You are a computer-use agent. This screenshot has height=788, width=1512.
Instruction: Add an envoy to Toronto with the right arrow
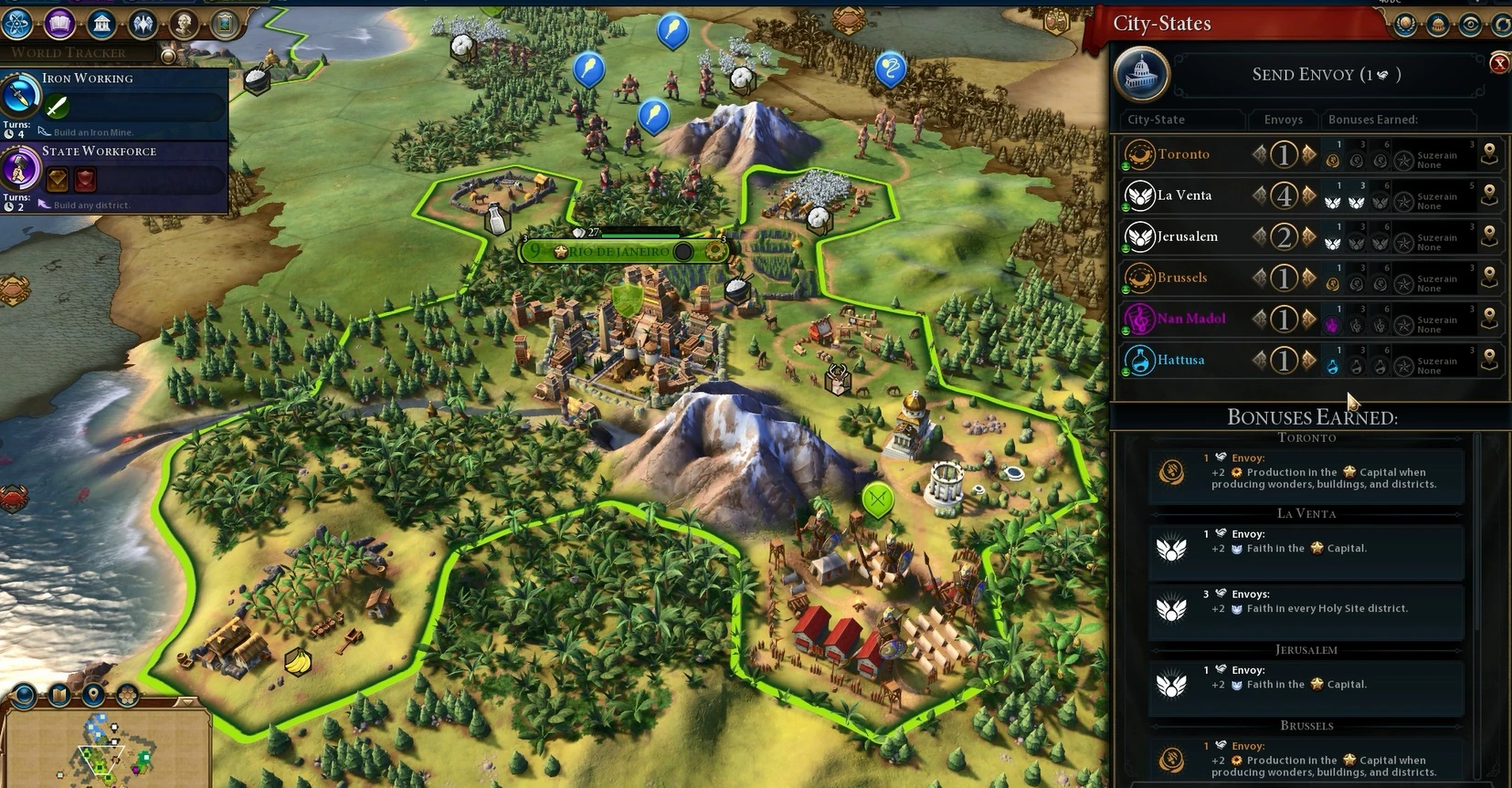click(x=1306, y=154)
